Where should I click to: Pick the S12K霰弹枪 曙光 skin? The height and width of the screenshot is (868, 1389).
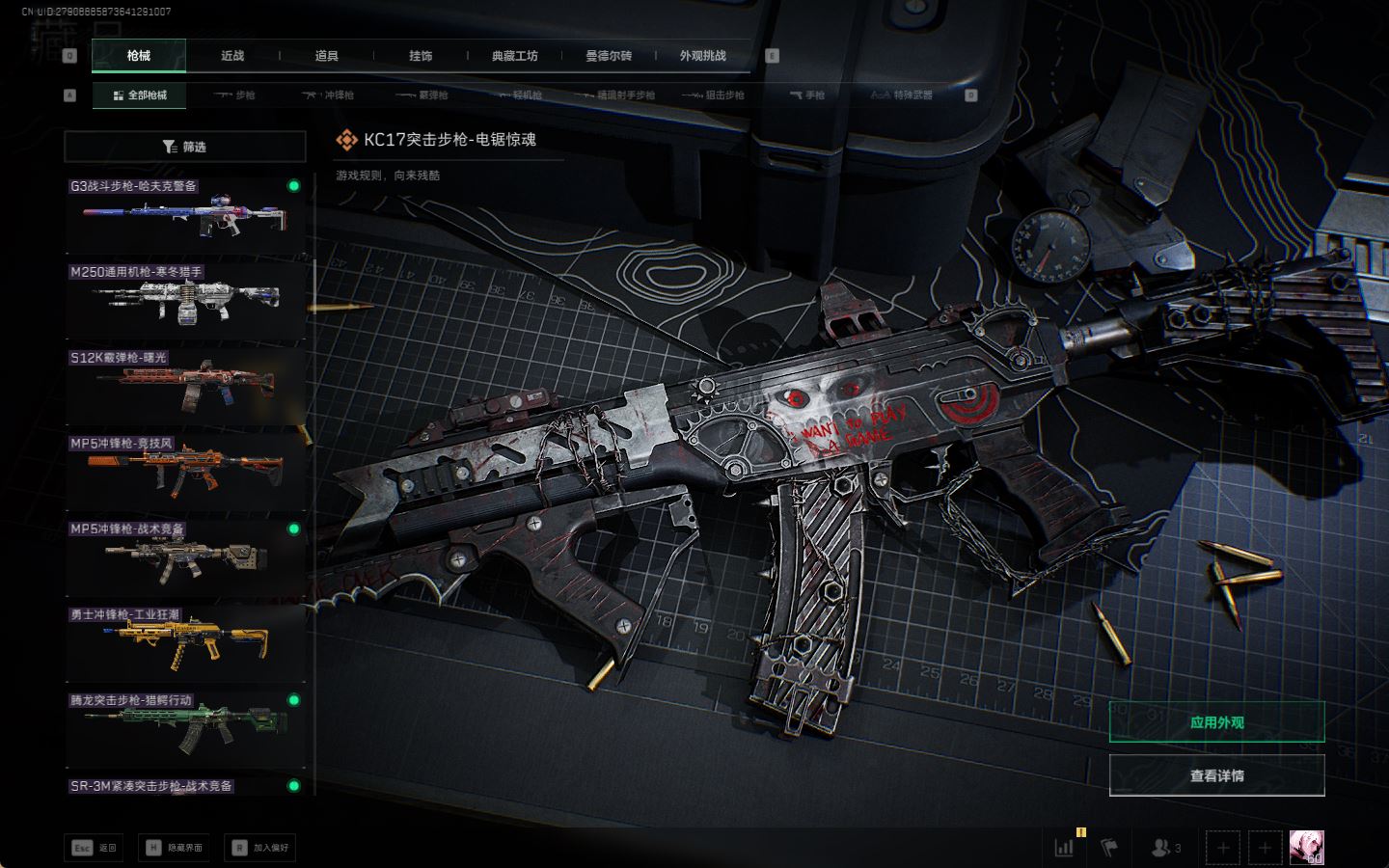tap(185, 386)
